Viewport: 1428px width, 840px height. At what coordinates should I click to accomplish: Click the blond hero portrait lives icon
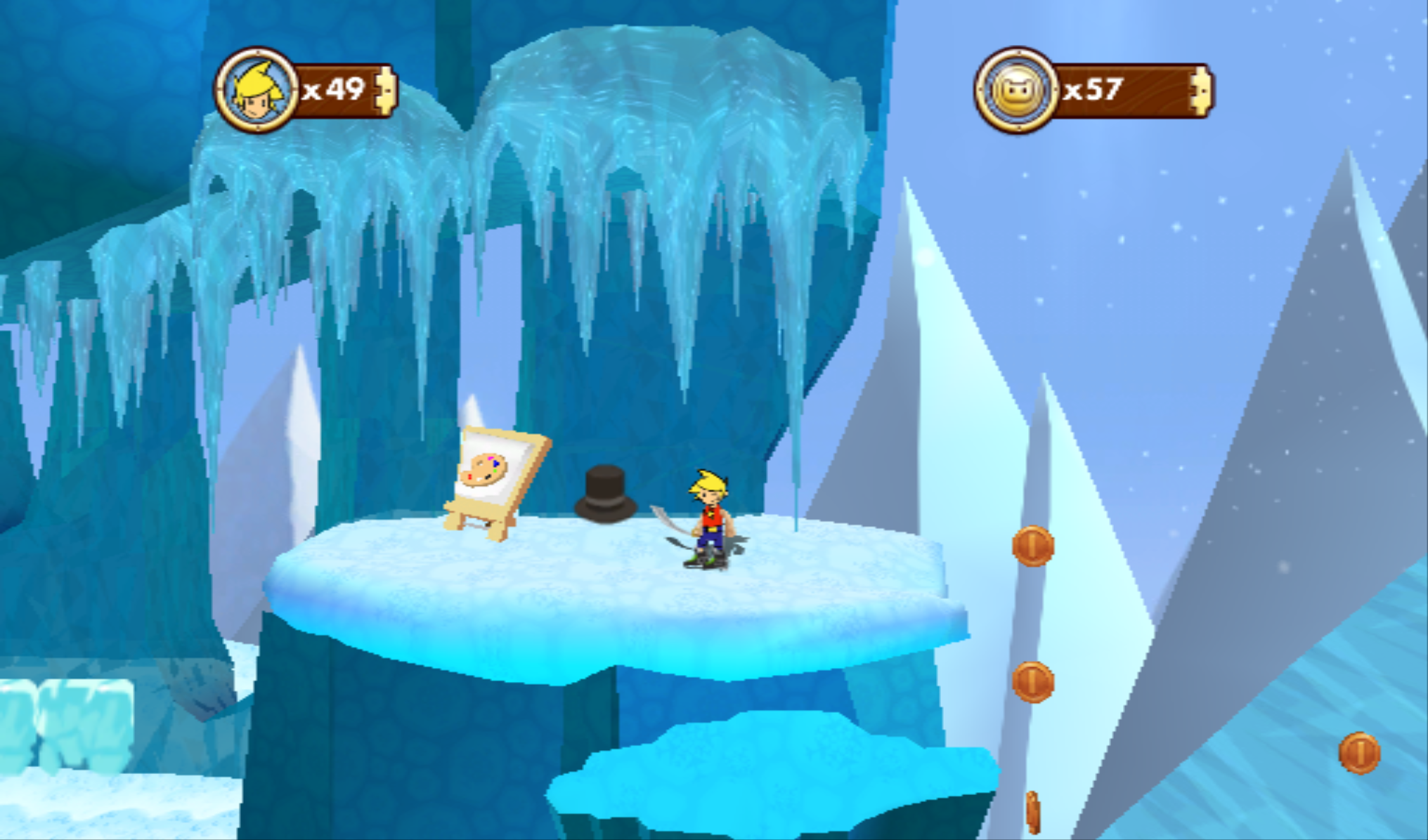[x=257, y=91]
